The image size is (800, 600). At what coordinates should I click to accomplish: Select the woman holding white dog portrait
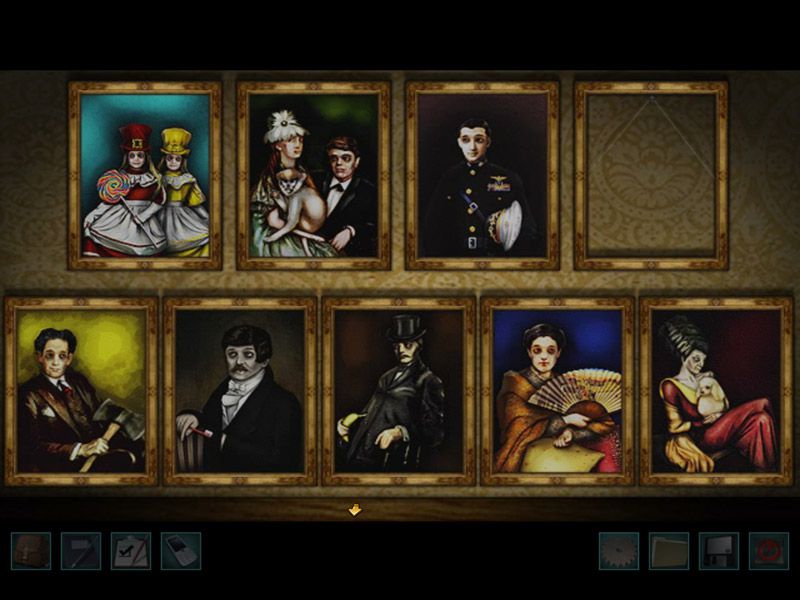pos(716,391)
